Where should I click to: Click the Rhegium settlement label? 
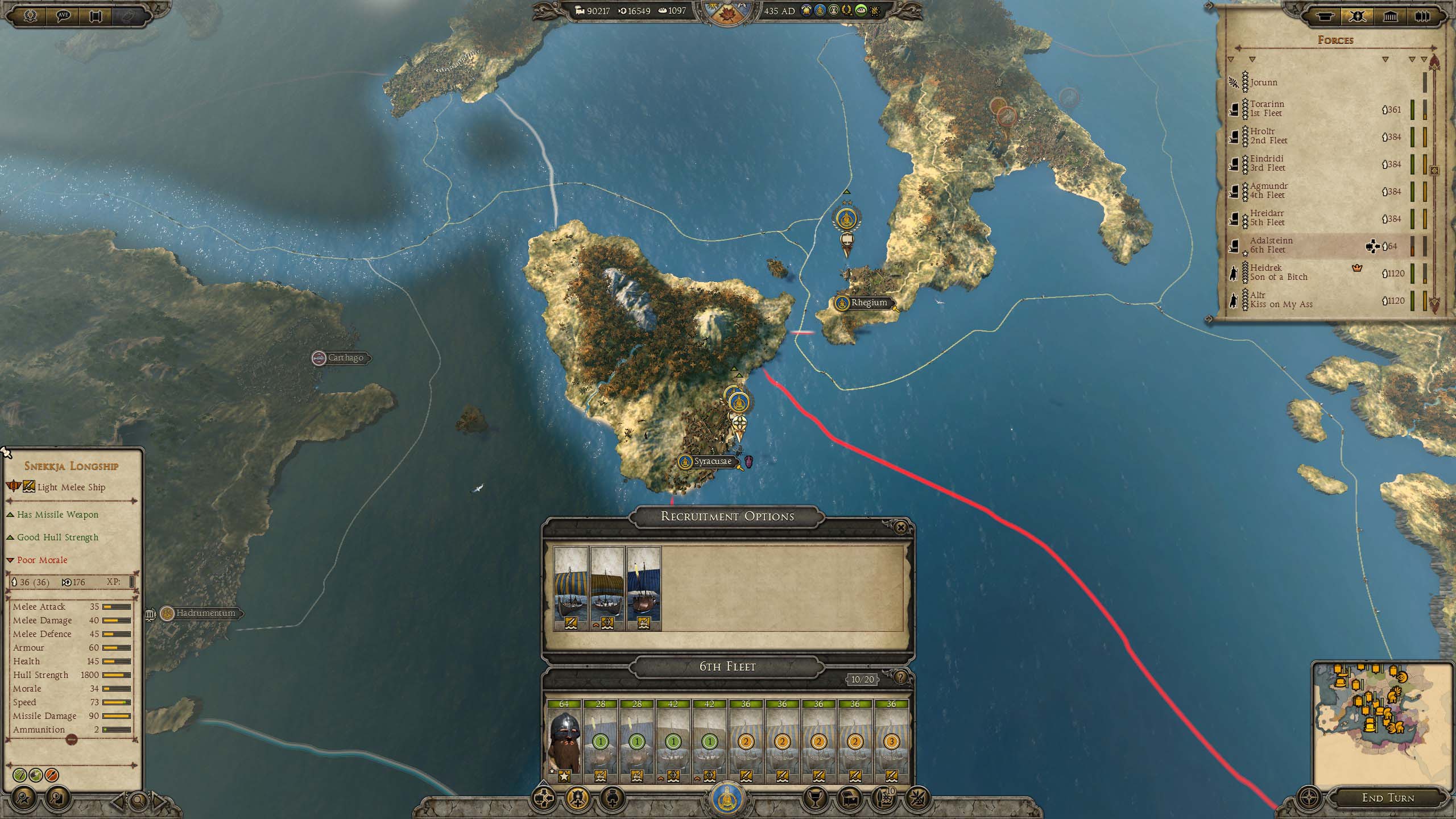click(x=868, y=303)
